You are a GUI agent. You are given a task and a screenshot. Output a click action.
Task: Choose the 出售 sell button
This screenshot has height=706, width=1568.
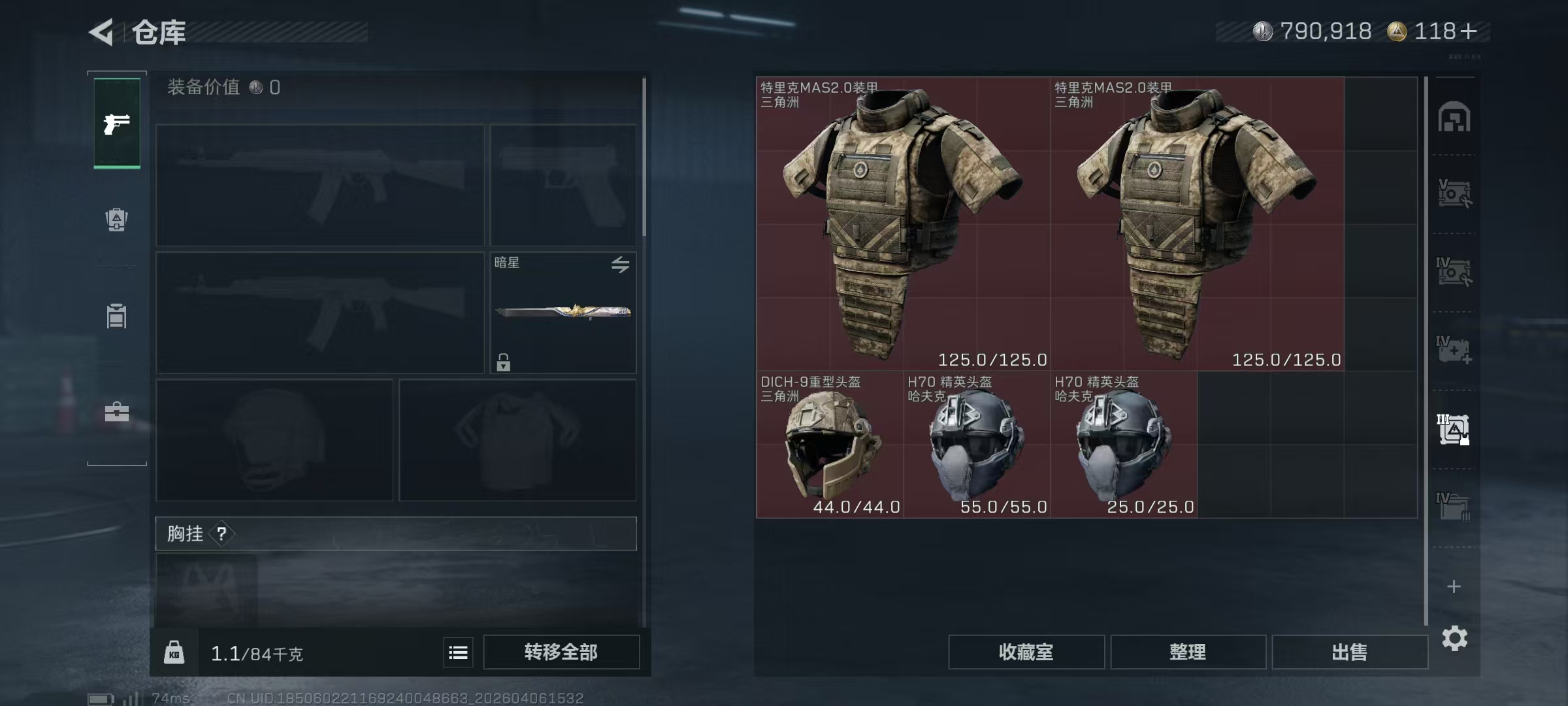click(1349, 652)
